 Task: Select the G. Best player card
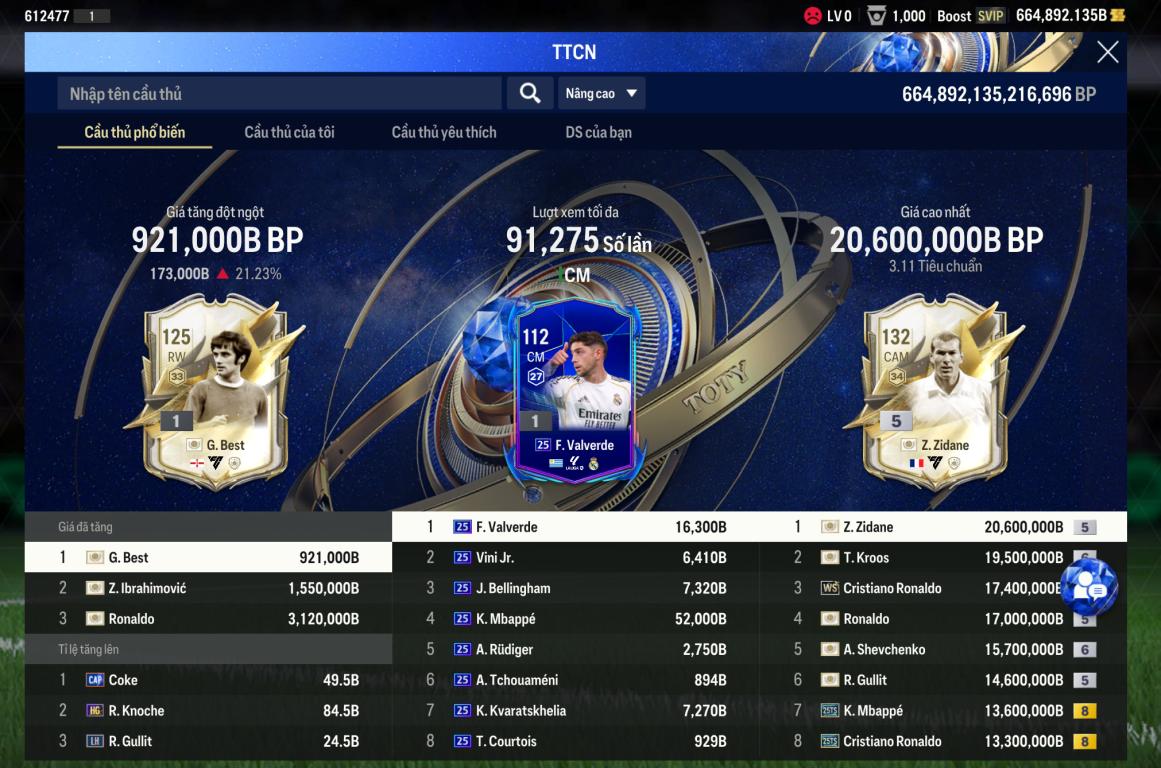[218, 390]
